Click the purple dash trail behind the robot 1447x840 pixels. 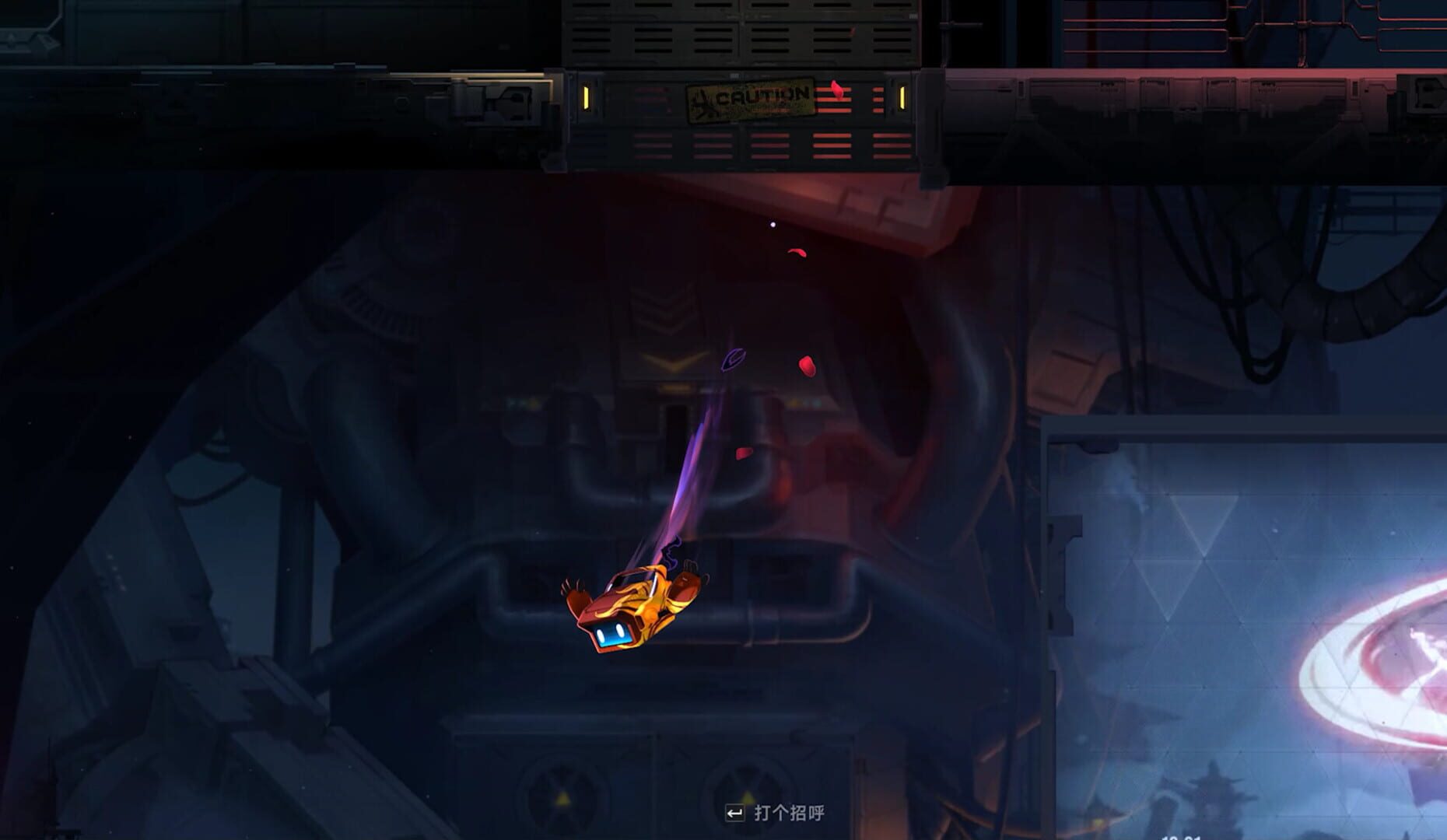click(685, 482)
